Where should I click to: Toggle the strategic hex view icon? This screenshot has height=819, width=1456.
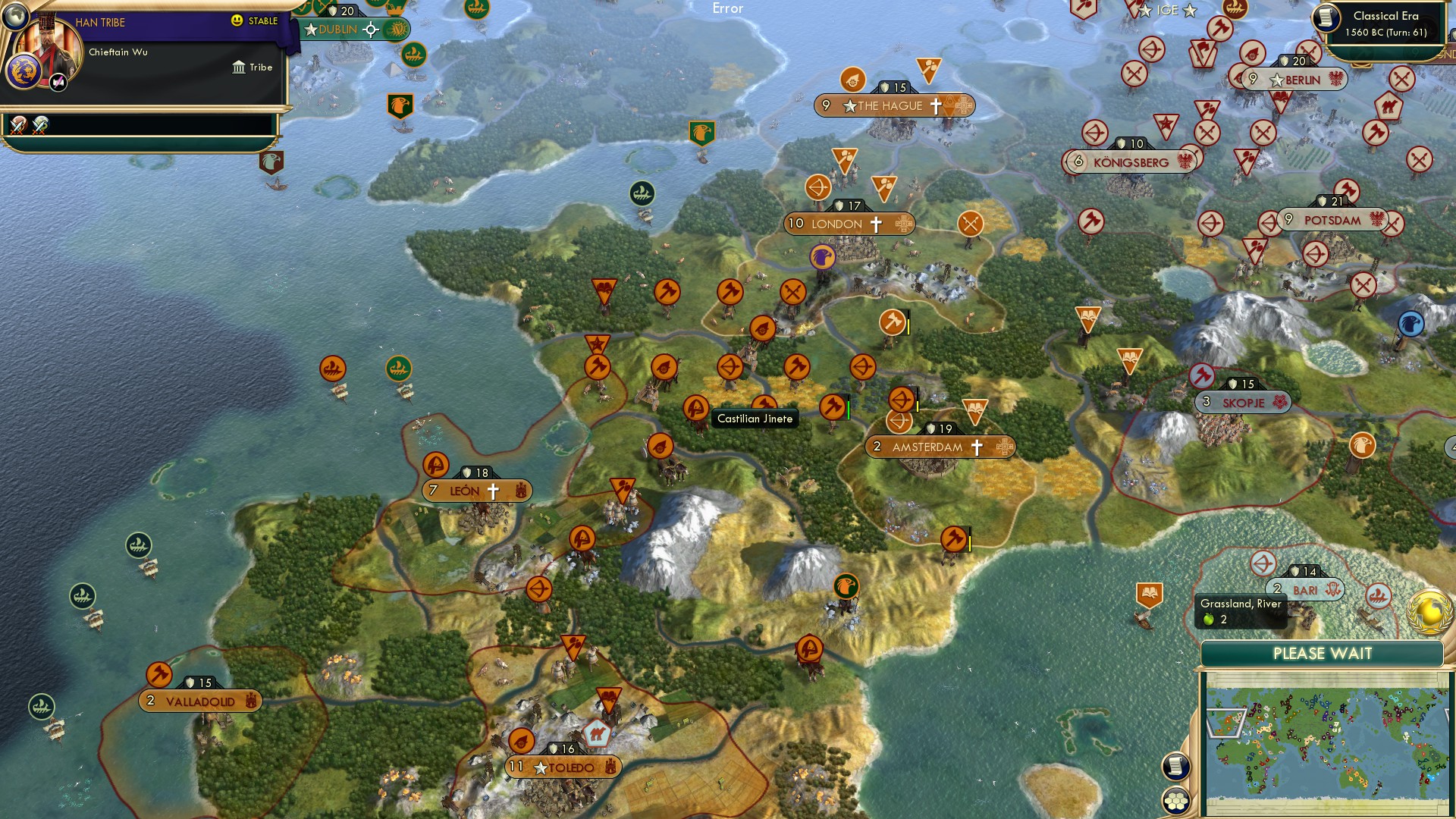[x=1176, y=801]
